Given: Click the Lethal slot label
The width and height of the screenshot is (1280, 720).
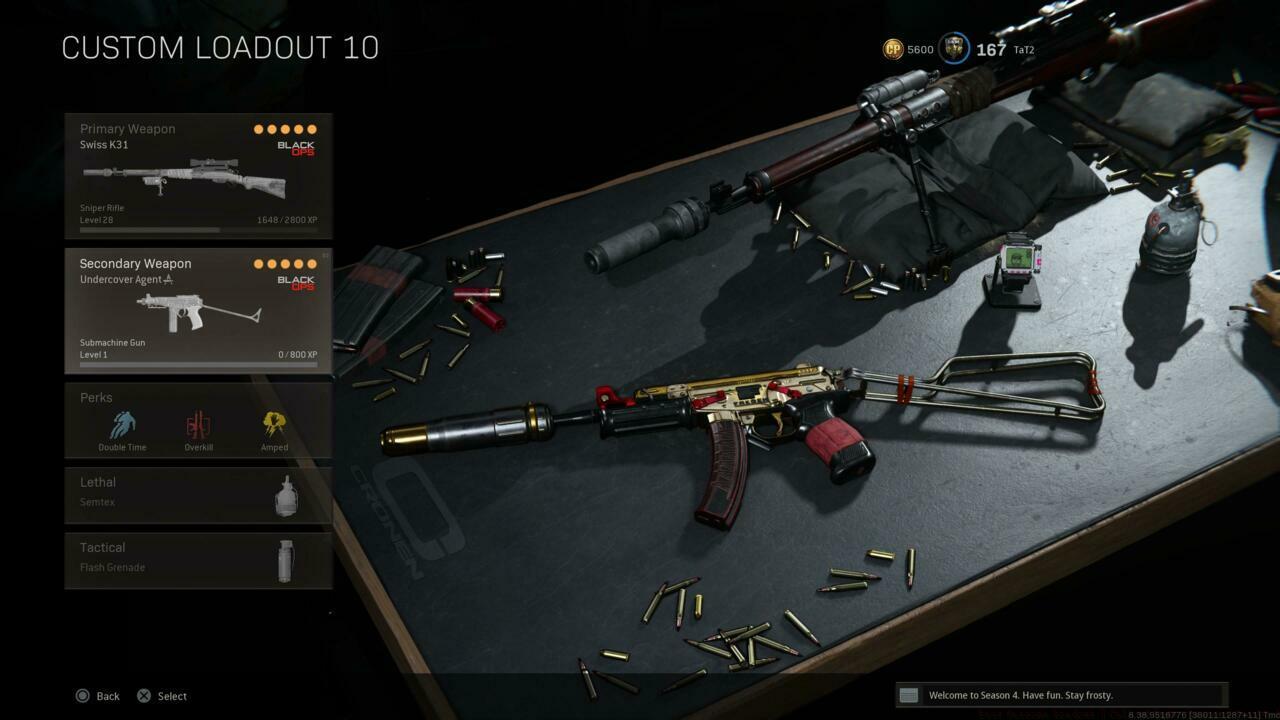Looking at the screenshot, I should (100, 482).
